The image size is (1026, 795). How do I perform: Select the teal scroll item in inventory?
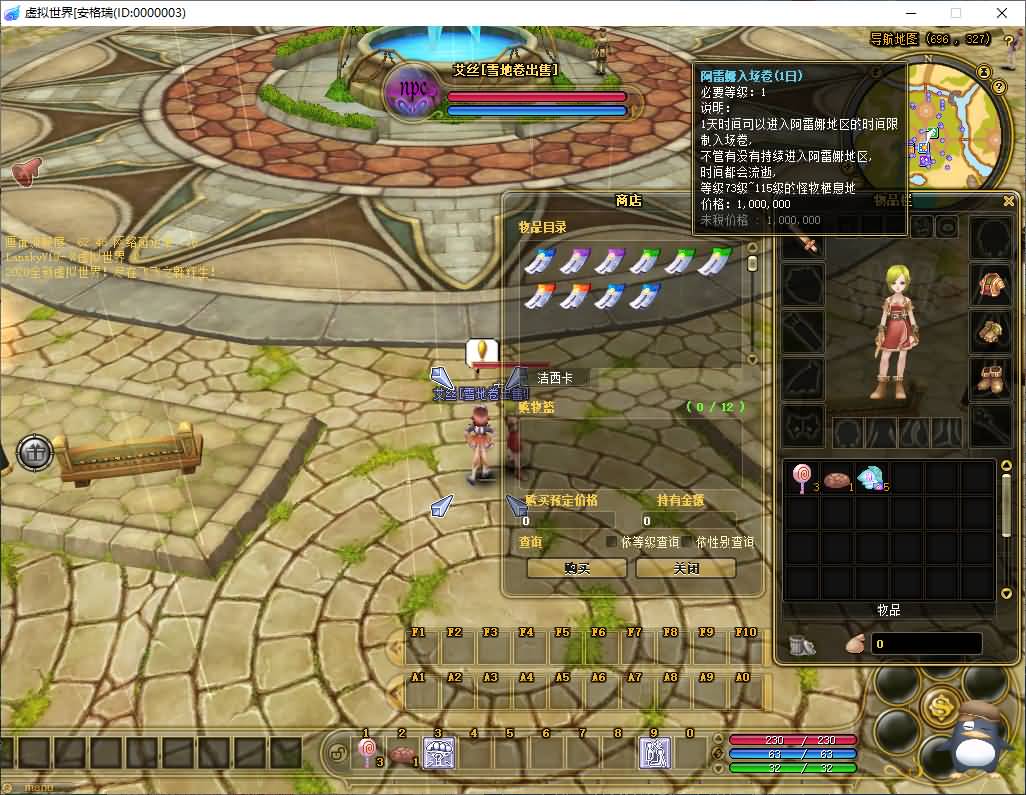tap(872, 479)
